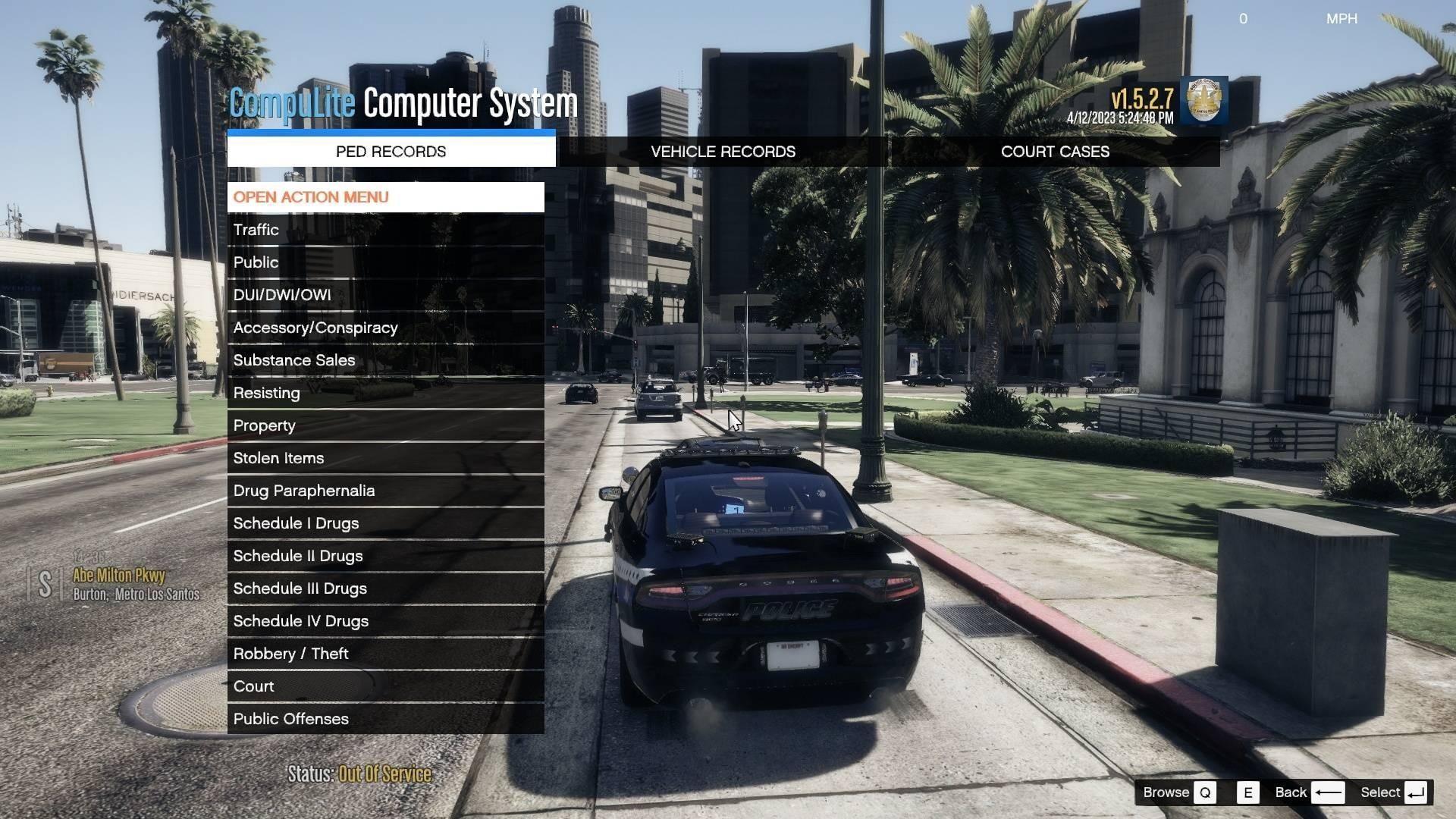Open the Public category

pos(385,262)
